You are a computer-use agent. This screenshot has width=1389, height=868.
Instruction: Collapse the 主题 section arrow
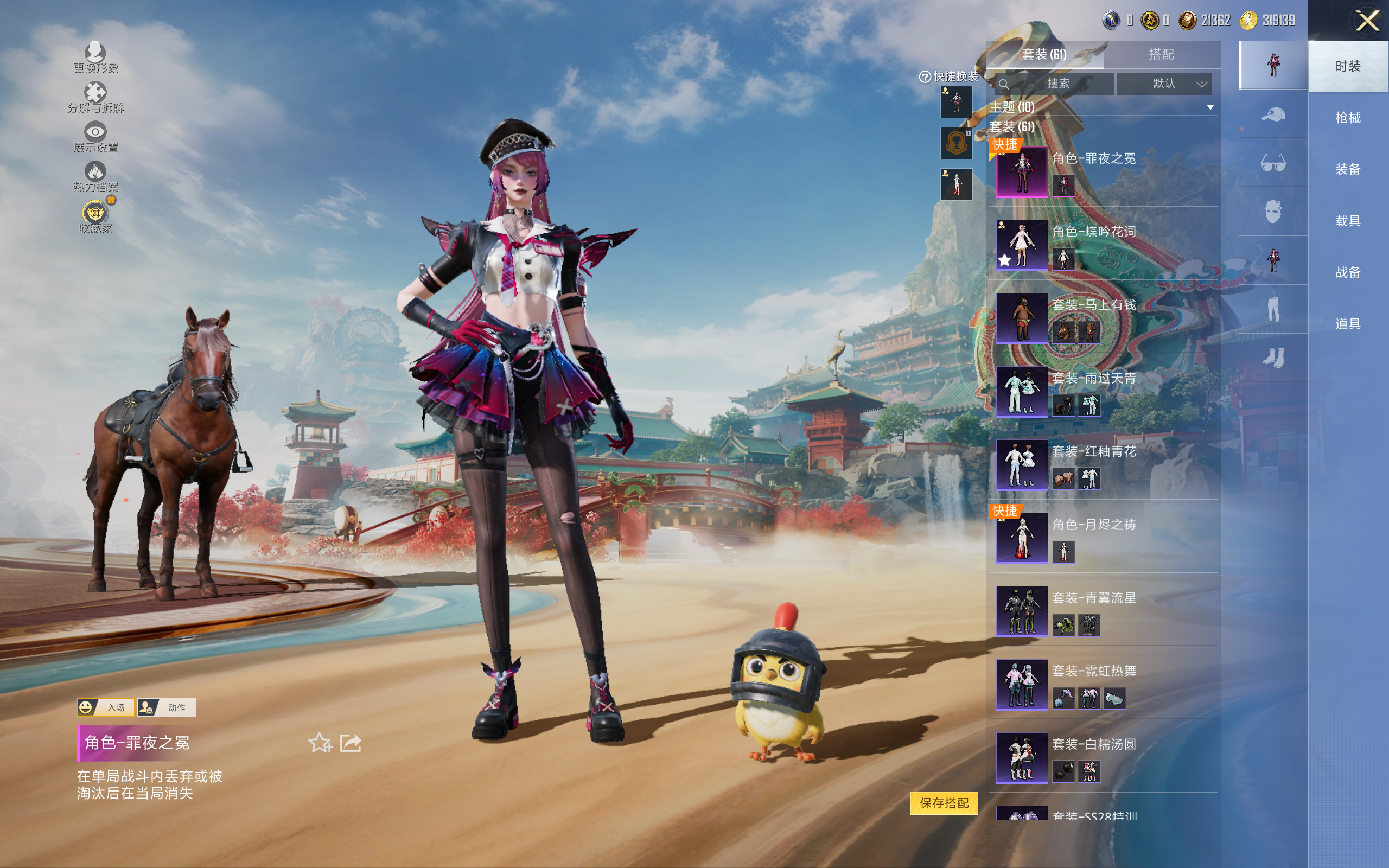(1210, 107)
